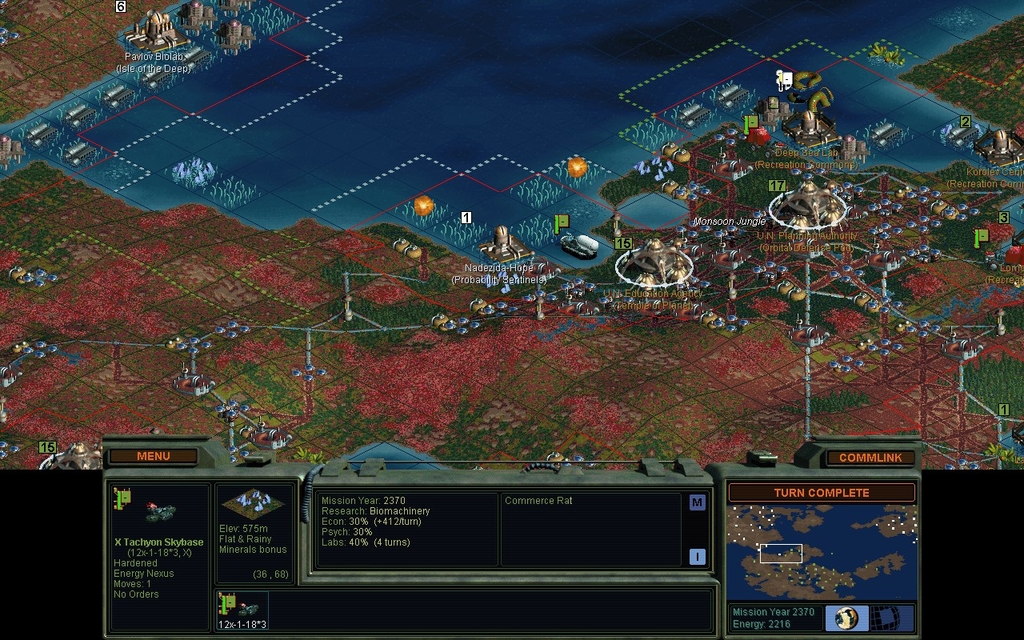Open the MENU button
1024x640 pixels.
(153, 456)
